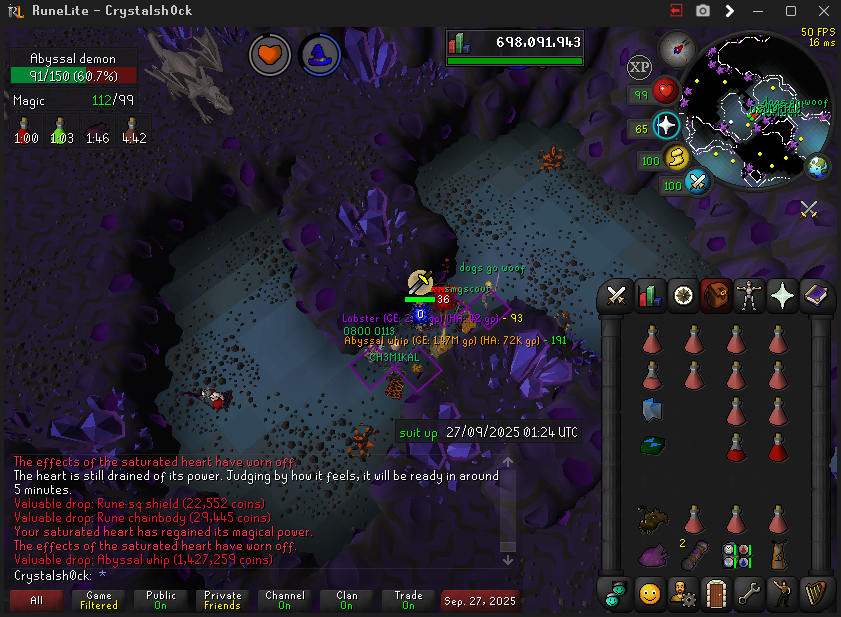The image size is (841, 617).
Task: Toggle the XP drops button
Action: click(x=639, y=68)
